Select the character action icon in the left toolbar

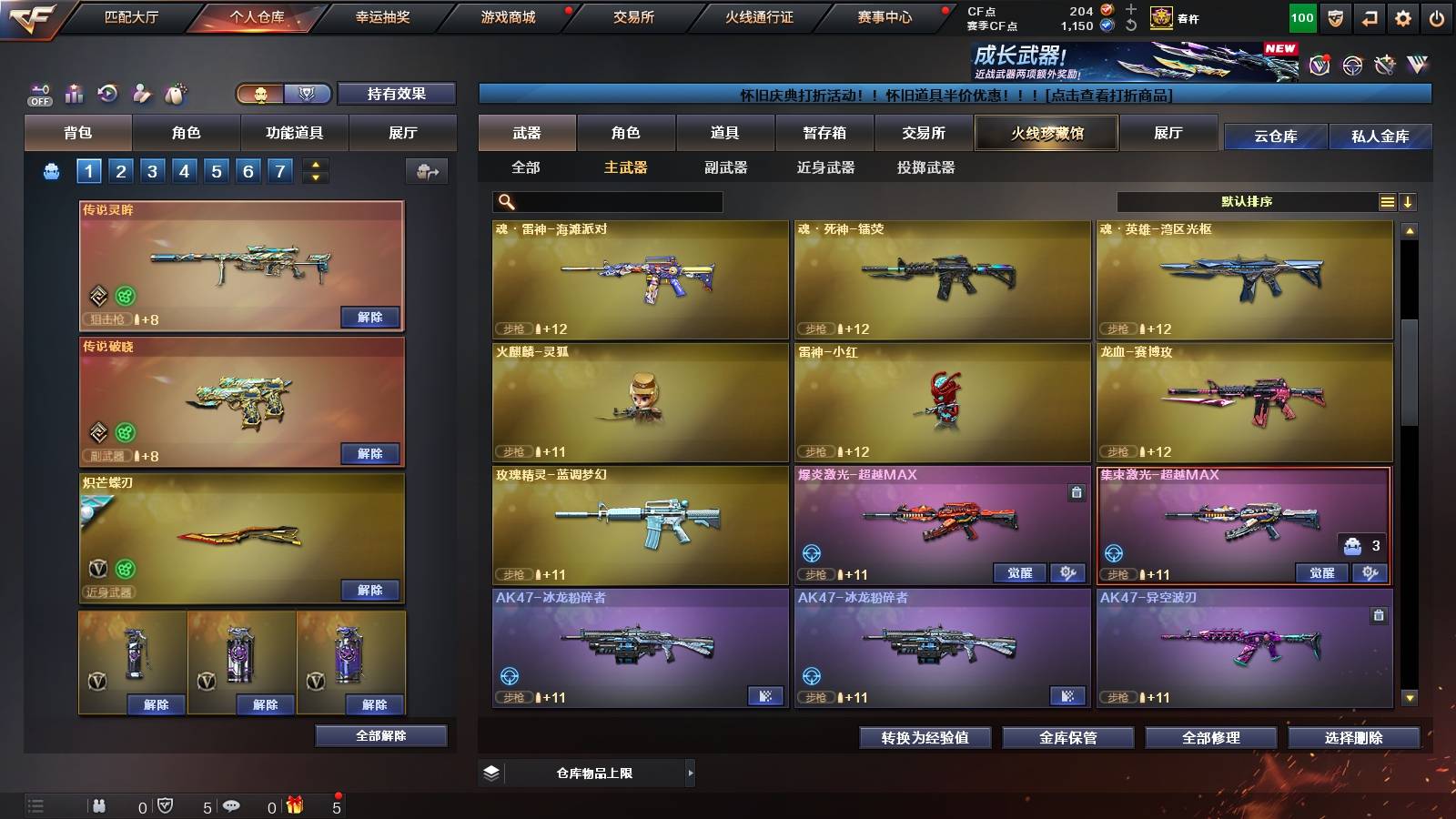coord(141,91)
